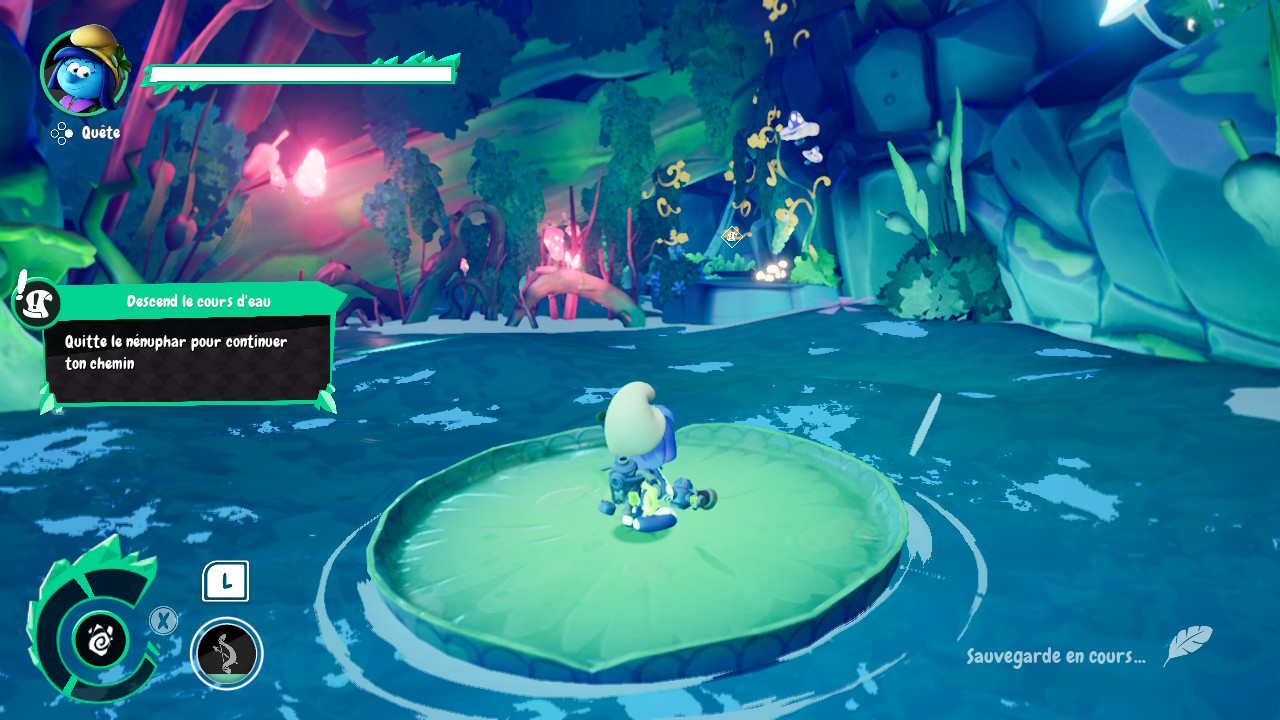The image size is (1280, 720).
Task: Select the quest exclamation mark icon
Action: pyautogui.click(x=36, y=300)
